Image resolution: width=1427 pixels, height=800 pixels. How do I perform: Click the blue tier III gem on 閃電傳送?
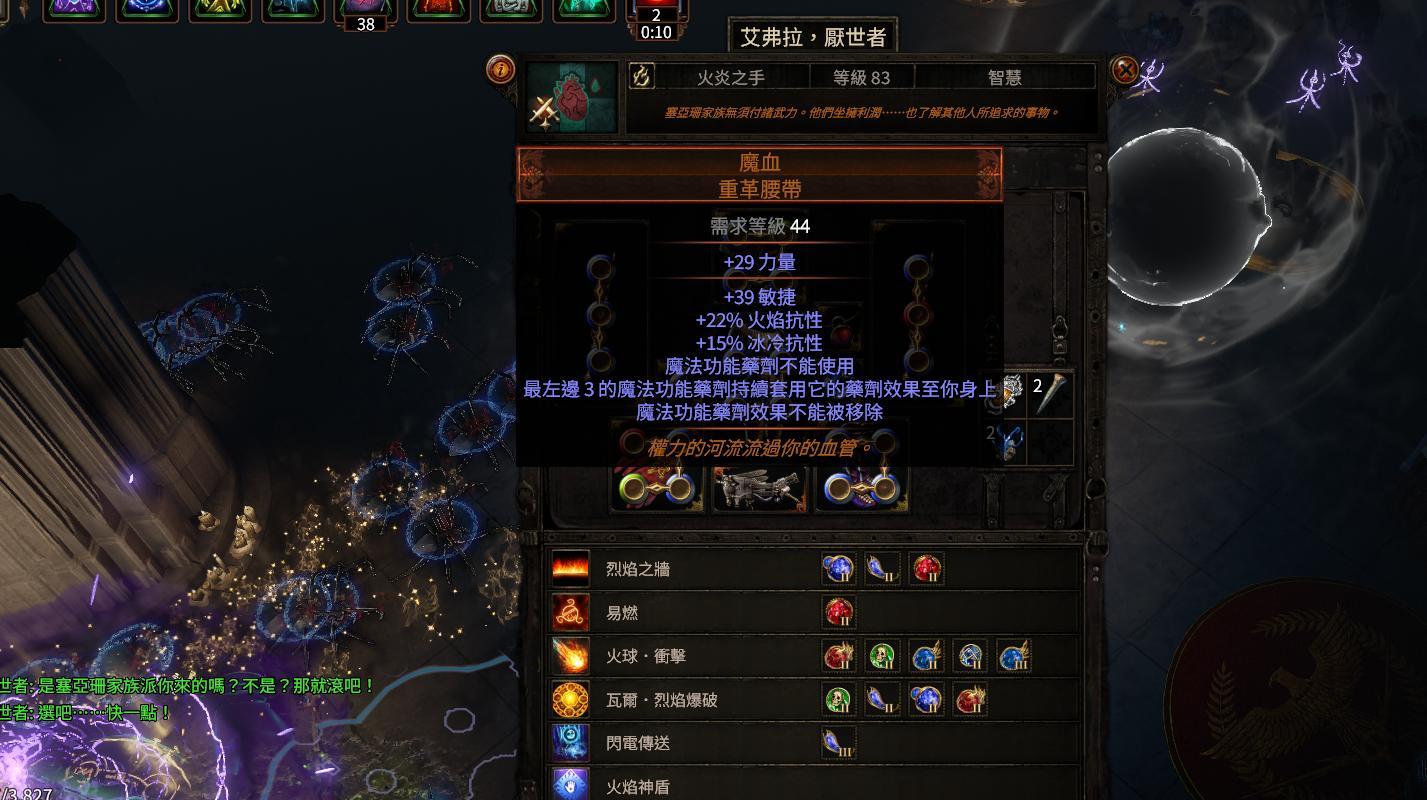coord(837,743)
